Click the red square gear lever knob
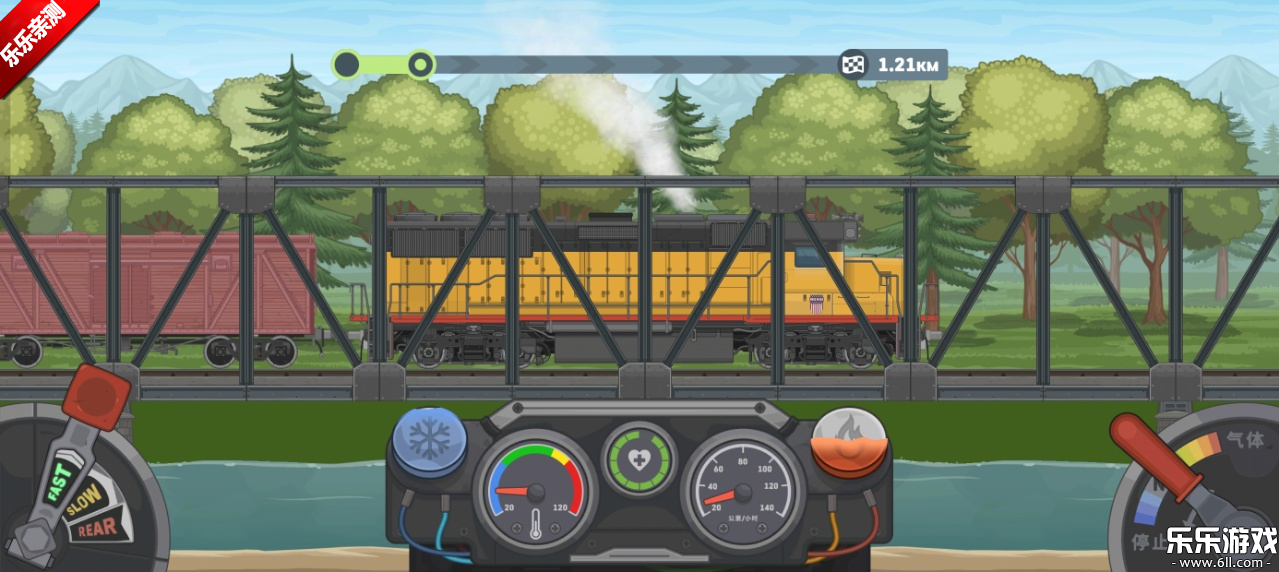This screenshot has height=572, width=1279. pyautogui.click(x=96, y=396)
